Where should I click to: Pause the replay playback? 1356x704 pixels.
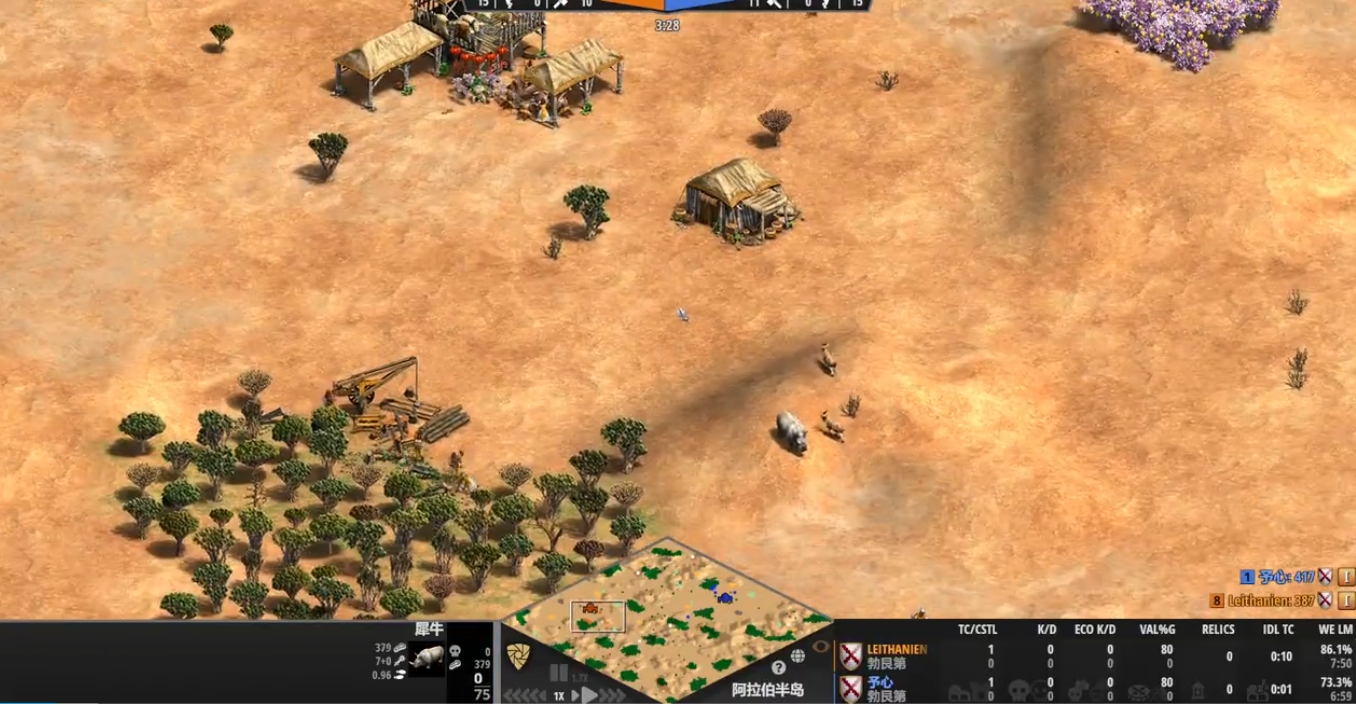click(x=559, y=673)
